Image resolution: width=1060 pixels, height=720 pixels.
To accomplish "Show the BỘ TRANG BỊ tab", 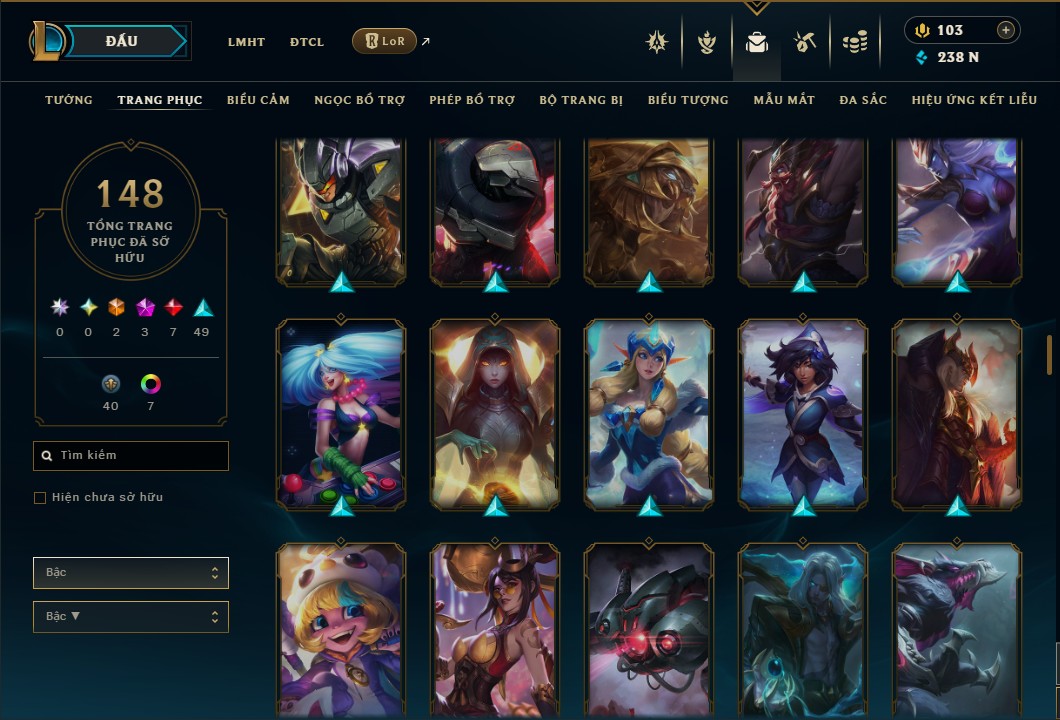I will click(x=581, y=100).
